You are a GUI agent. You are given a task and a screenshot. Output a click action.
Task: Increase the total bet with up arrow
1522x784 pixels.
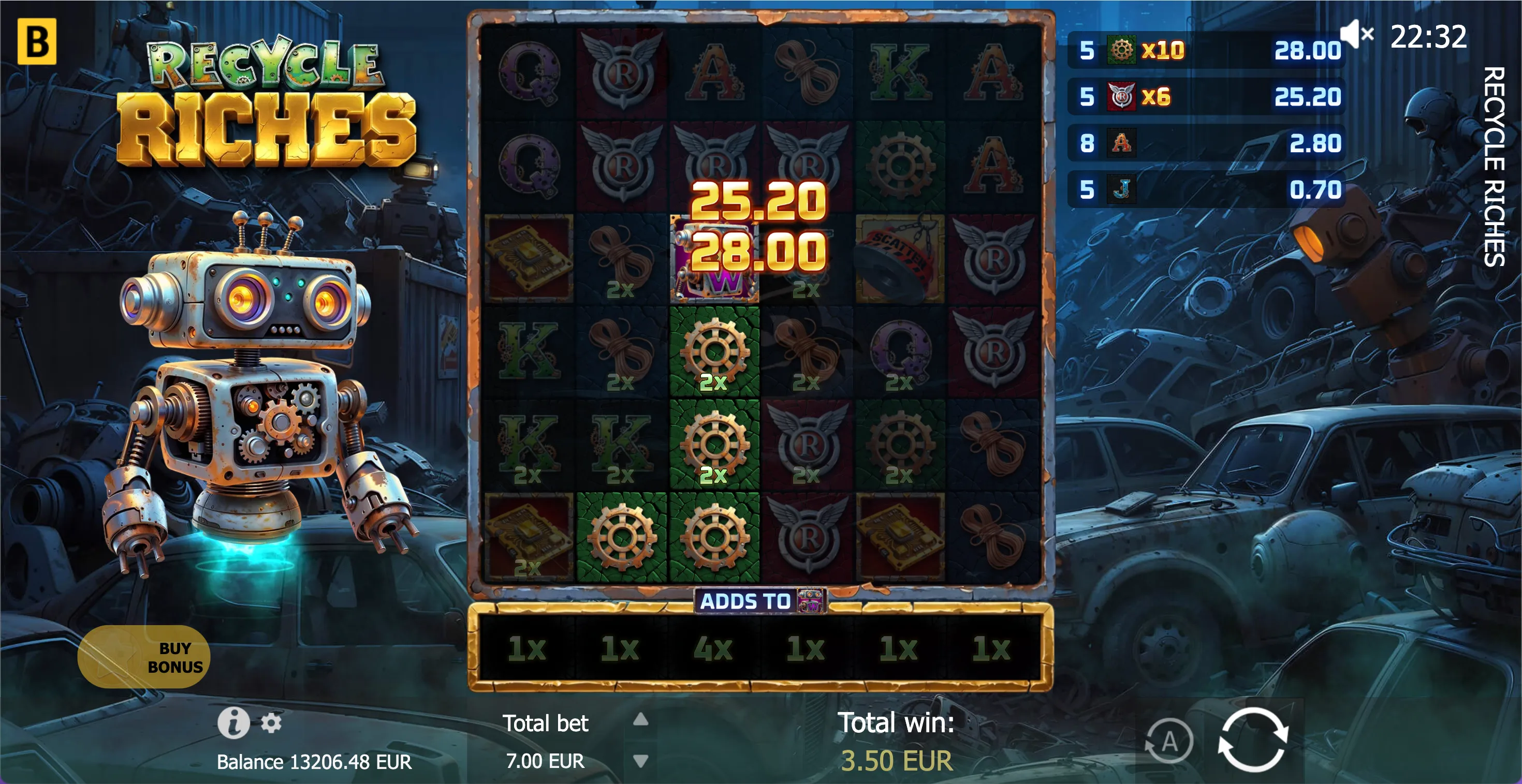pyautogui.click(x=641, y=719)
